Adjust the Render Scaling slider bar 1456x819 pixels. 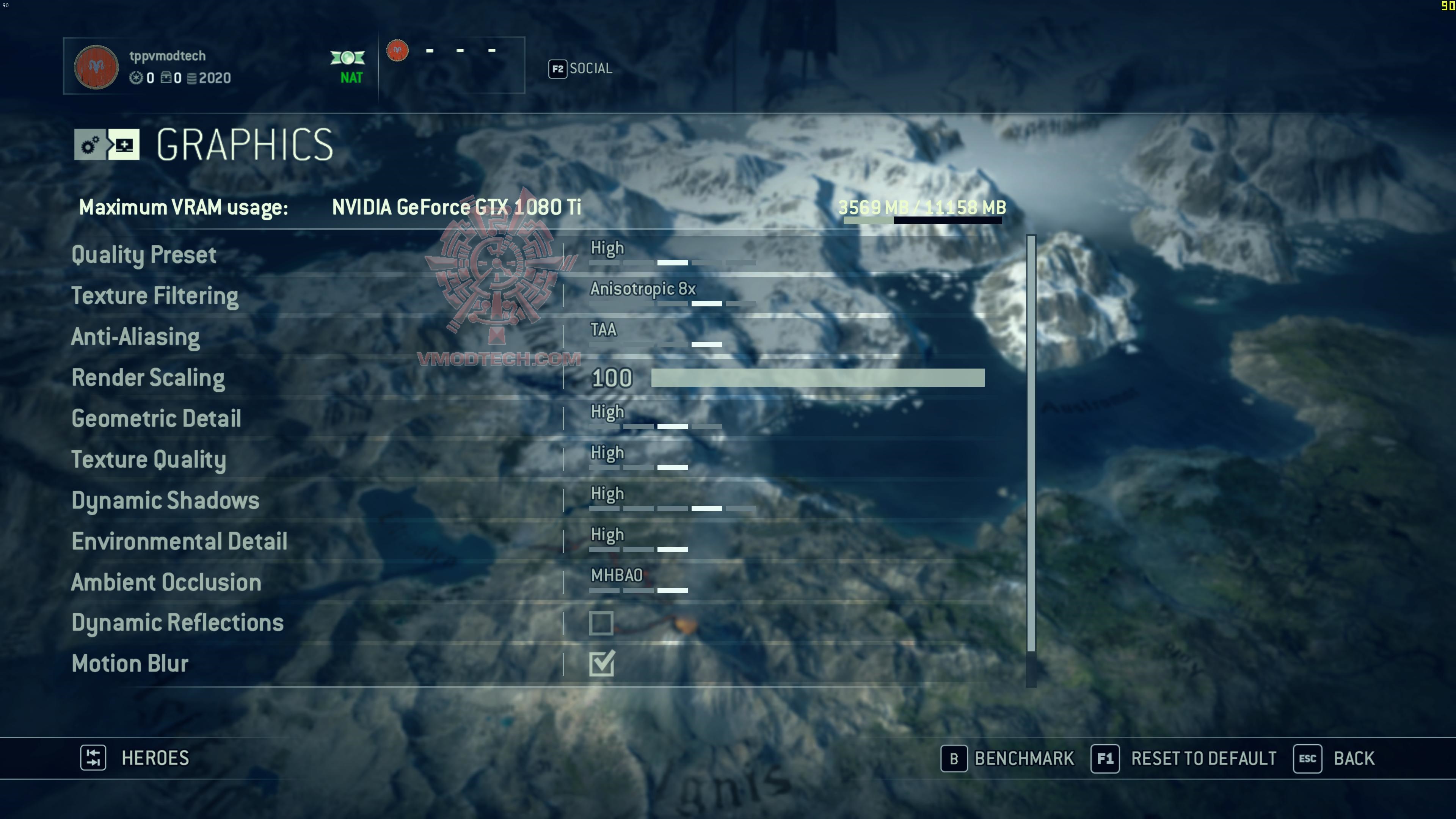coord(817,378)
